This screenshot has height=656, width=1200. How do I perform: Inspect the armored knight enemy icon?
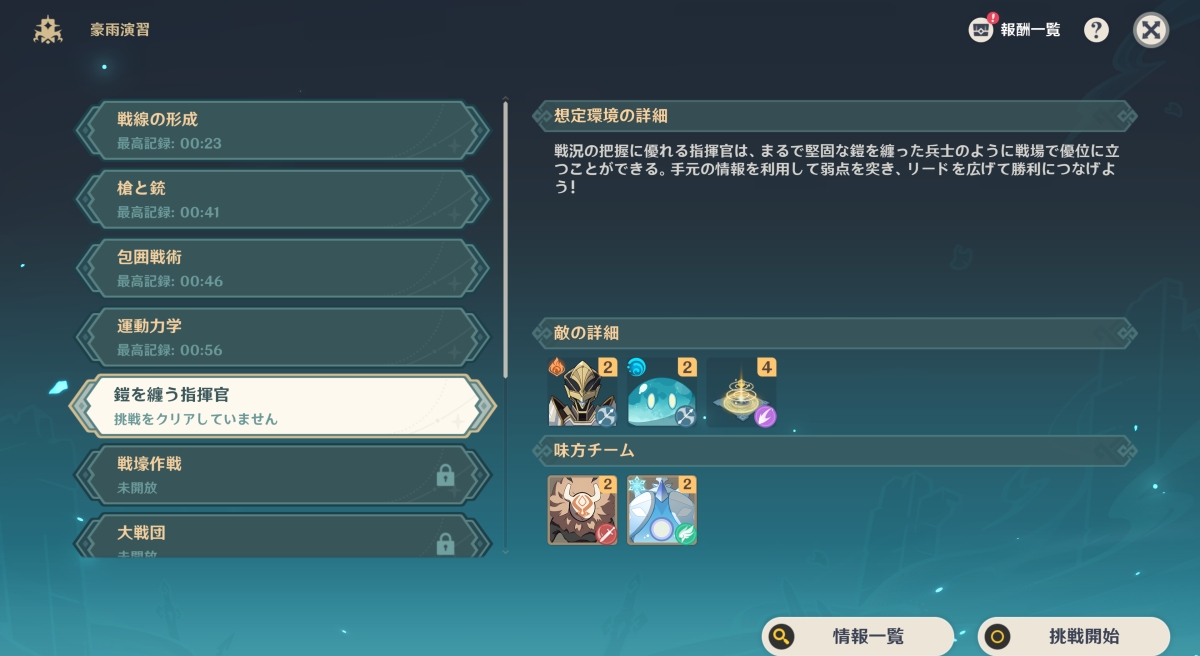pos(582,393)
